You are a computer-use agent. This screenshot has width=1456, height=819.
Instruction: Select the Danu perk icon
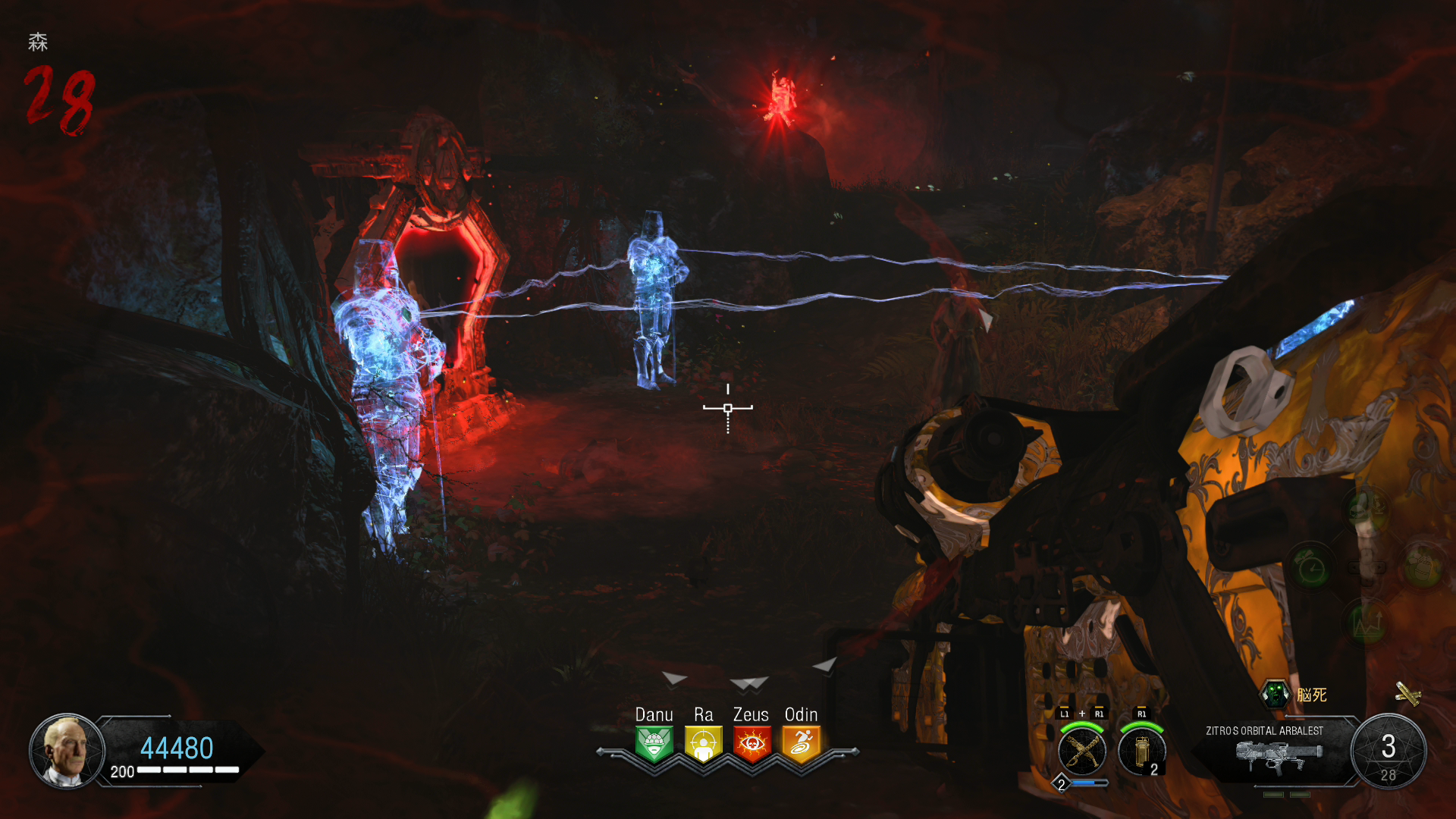654,743
